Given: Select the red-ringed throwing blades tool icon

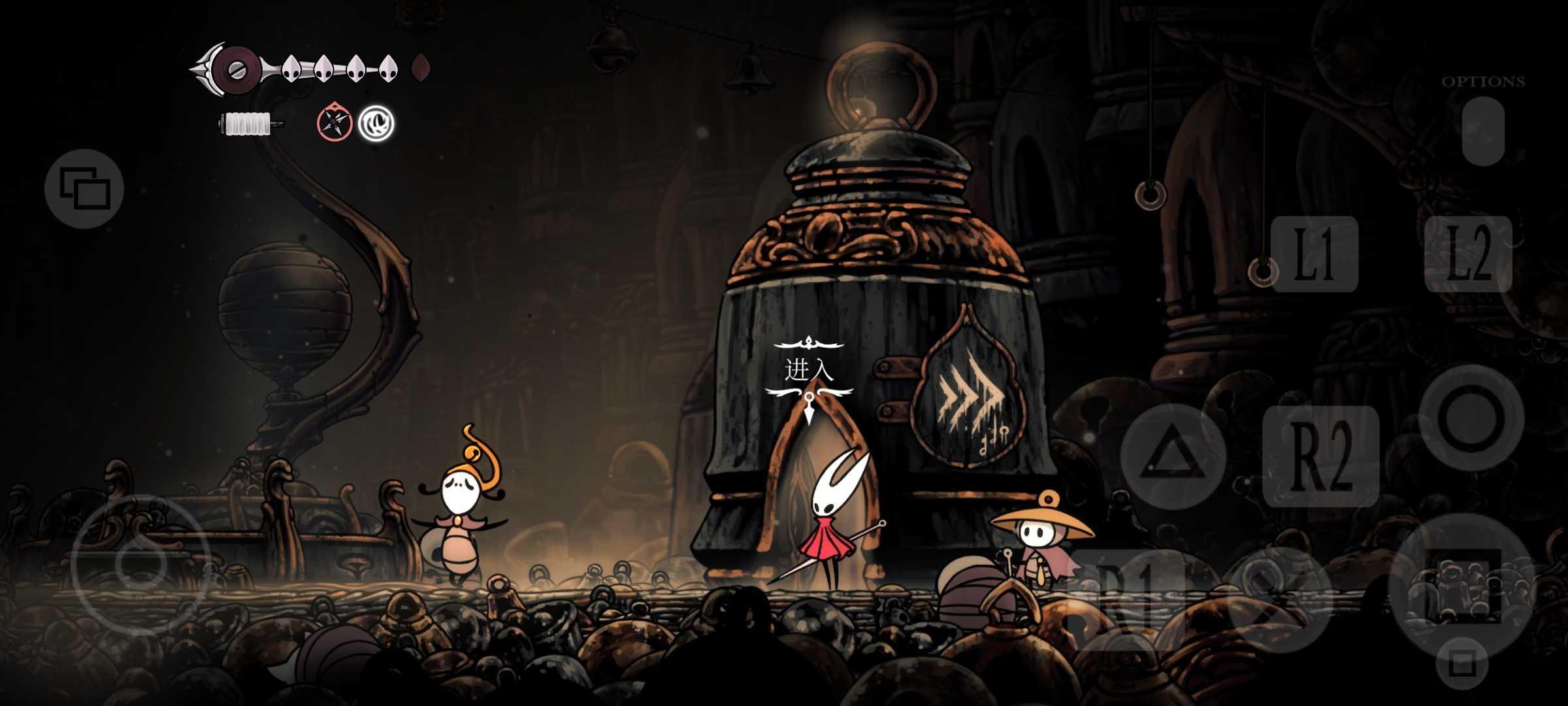Looking at the screenshot, I should [335, 122].
